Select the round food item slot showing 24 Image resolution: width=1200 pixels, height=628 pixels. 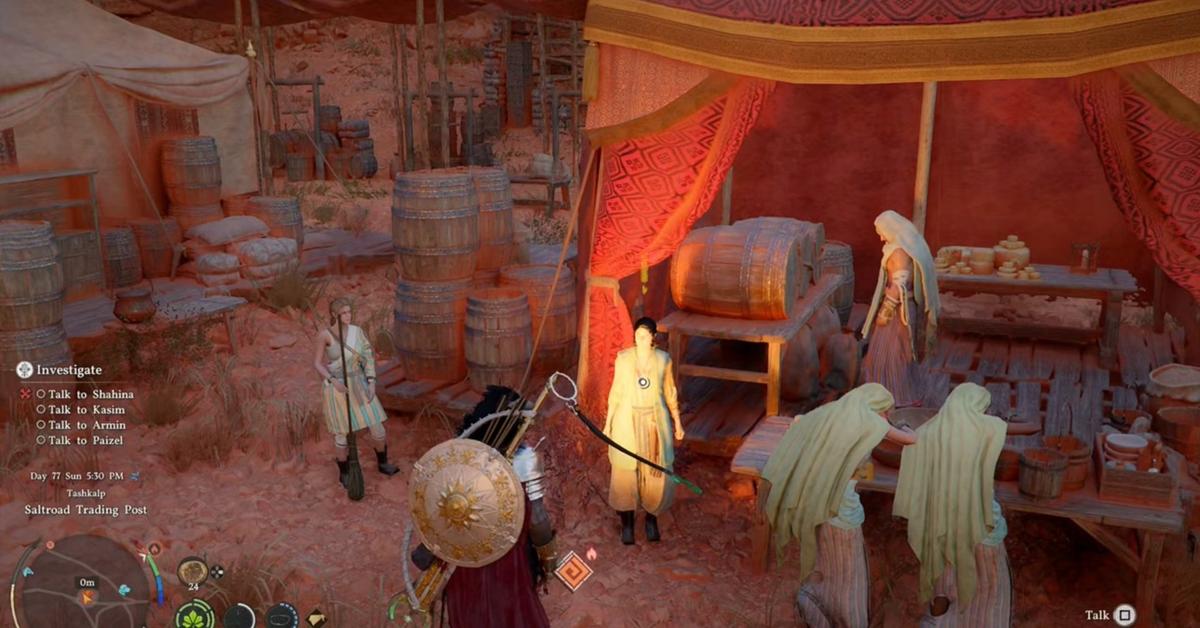click(x=192, y=571)
